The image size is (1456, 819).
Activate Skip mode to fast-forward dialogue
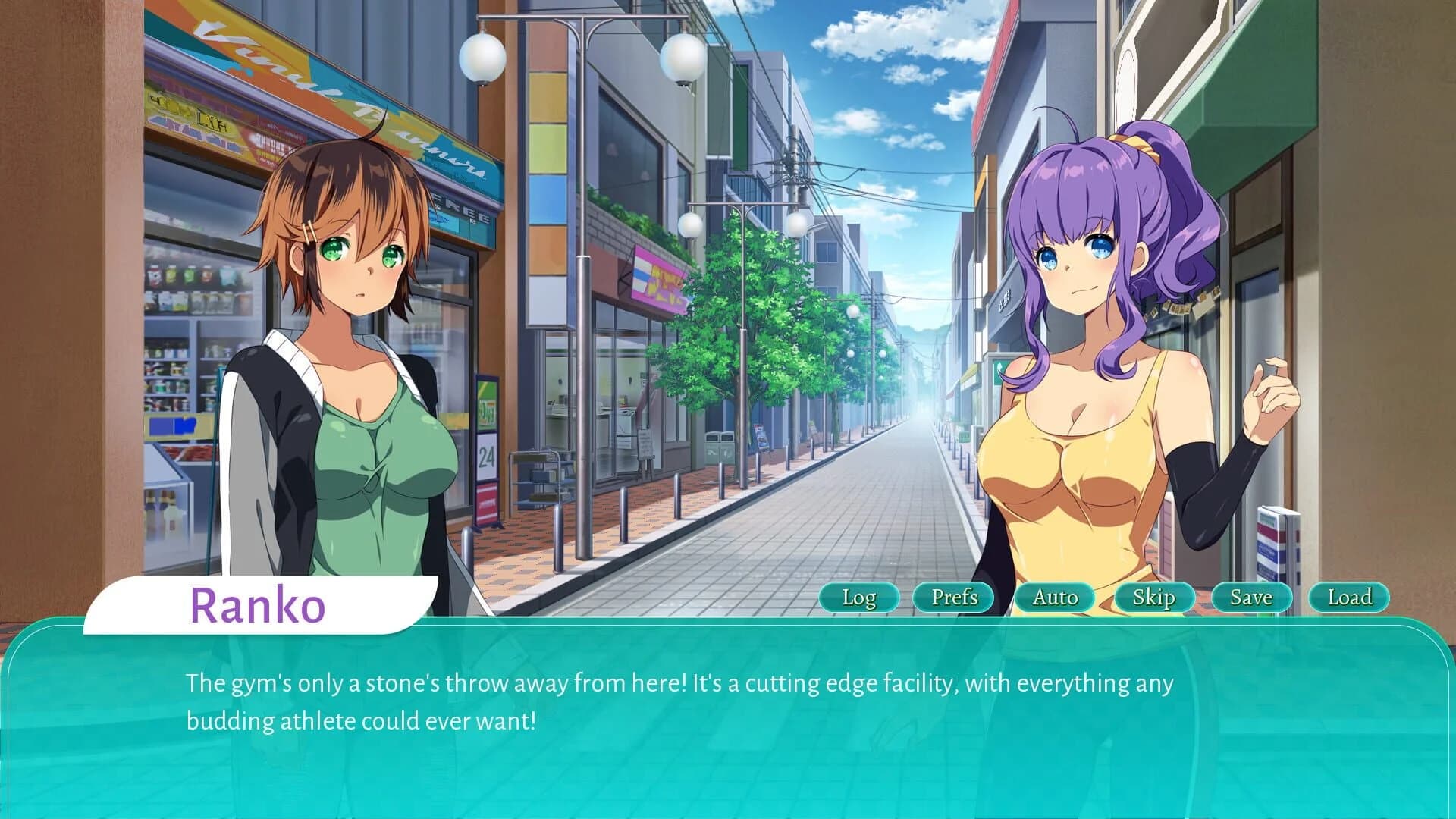point(1153,598)
